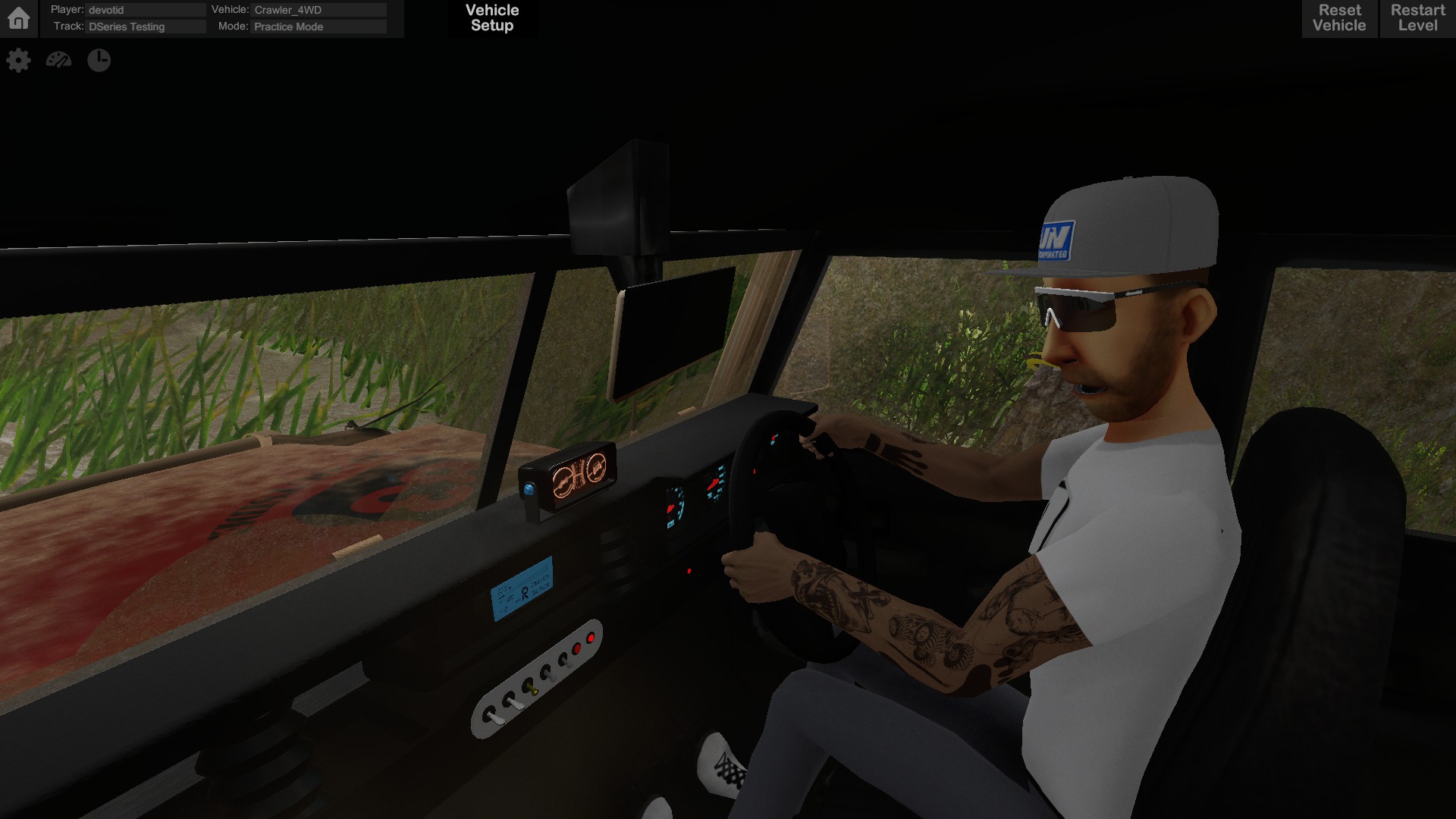The image size is (1456, 819).
Task: Open the Track field showing DSeries Testing
Action: pos(146,27)
